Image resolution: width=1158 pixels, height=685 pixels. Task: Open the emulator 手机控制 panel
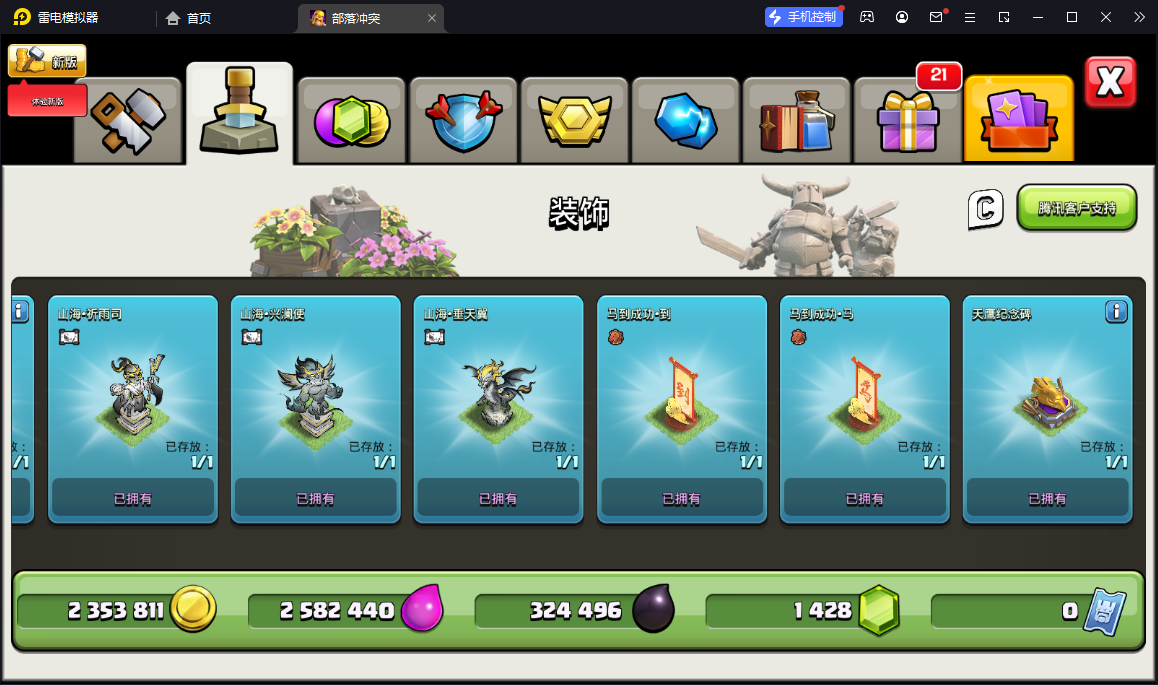802,17
